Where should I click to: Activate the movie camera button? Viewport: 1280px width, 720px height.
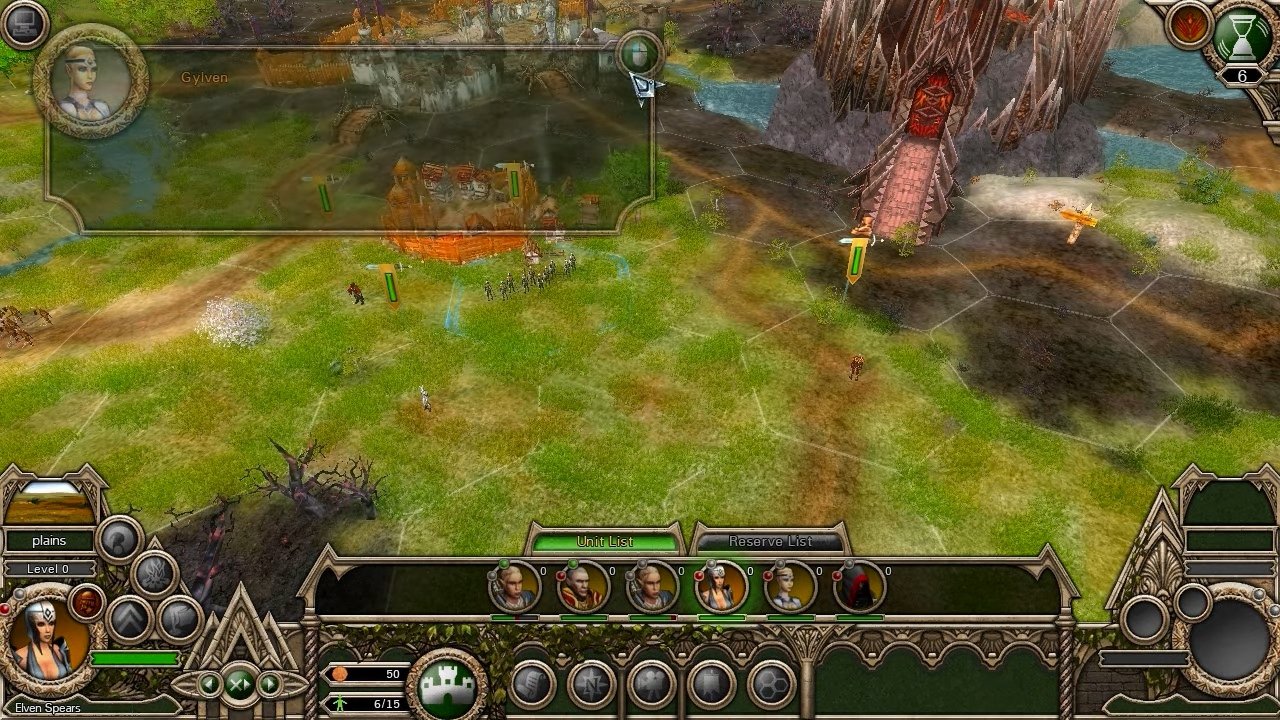coord(651,686)
